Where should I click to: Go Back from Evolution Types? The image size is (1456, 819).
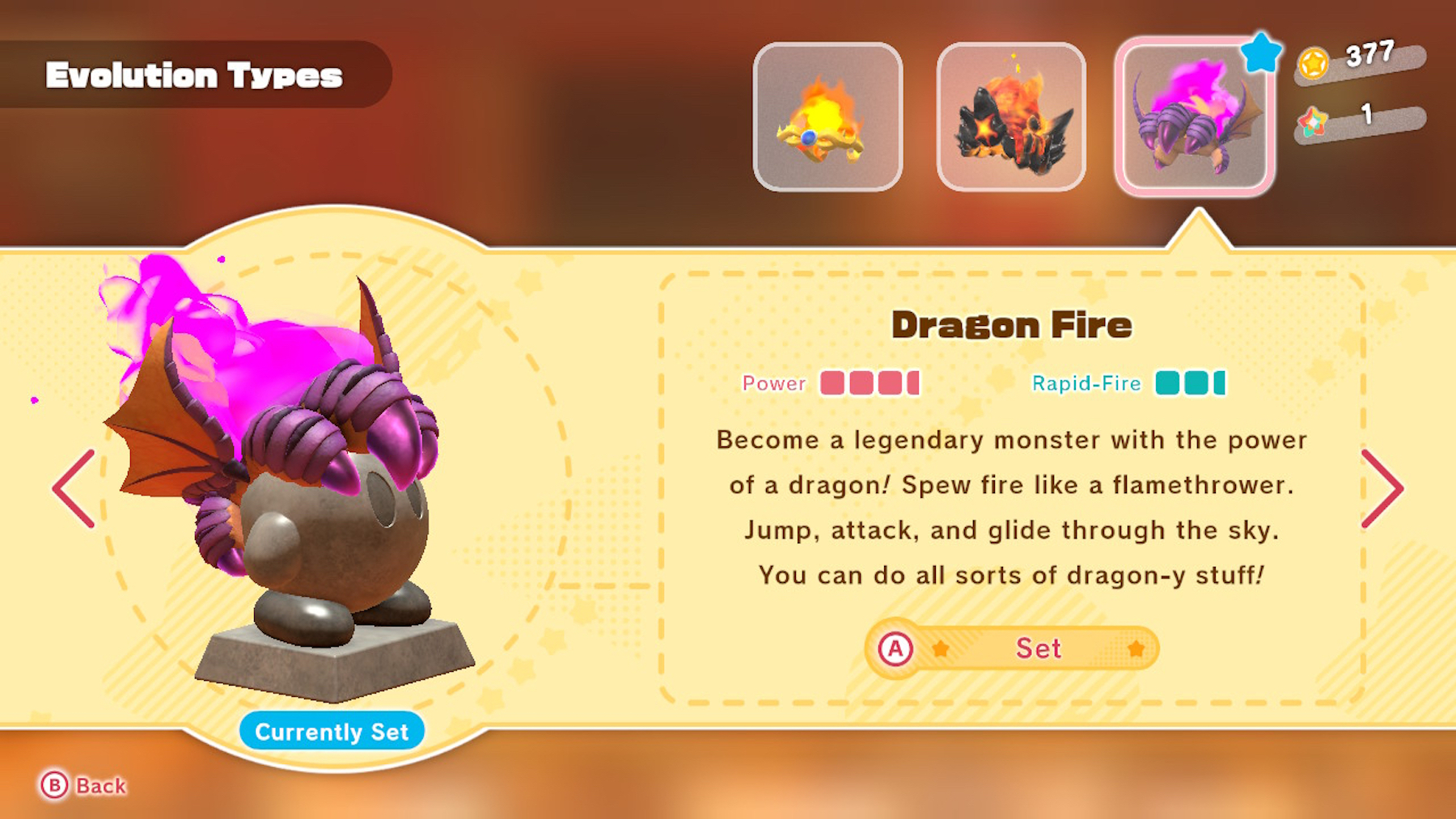[84, 785]
